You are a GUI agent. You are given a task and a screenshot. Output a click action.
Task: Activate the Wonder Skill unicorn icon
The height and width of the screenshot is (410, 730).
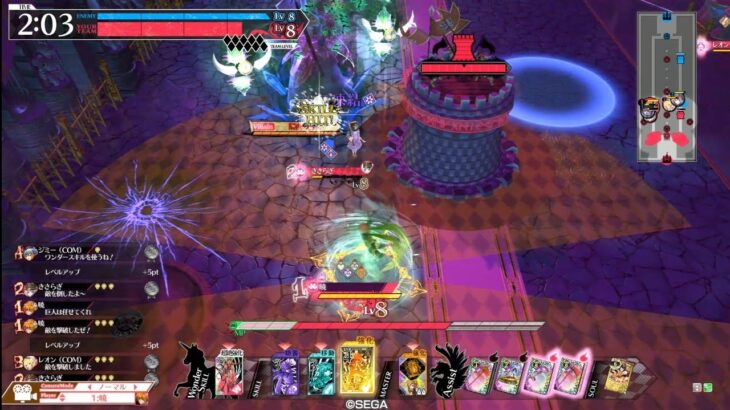coord(196,370)
